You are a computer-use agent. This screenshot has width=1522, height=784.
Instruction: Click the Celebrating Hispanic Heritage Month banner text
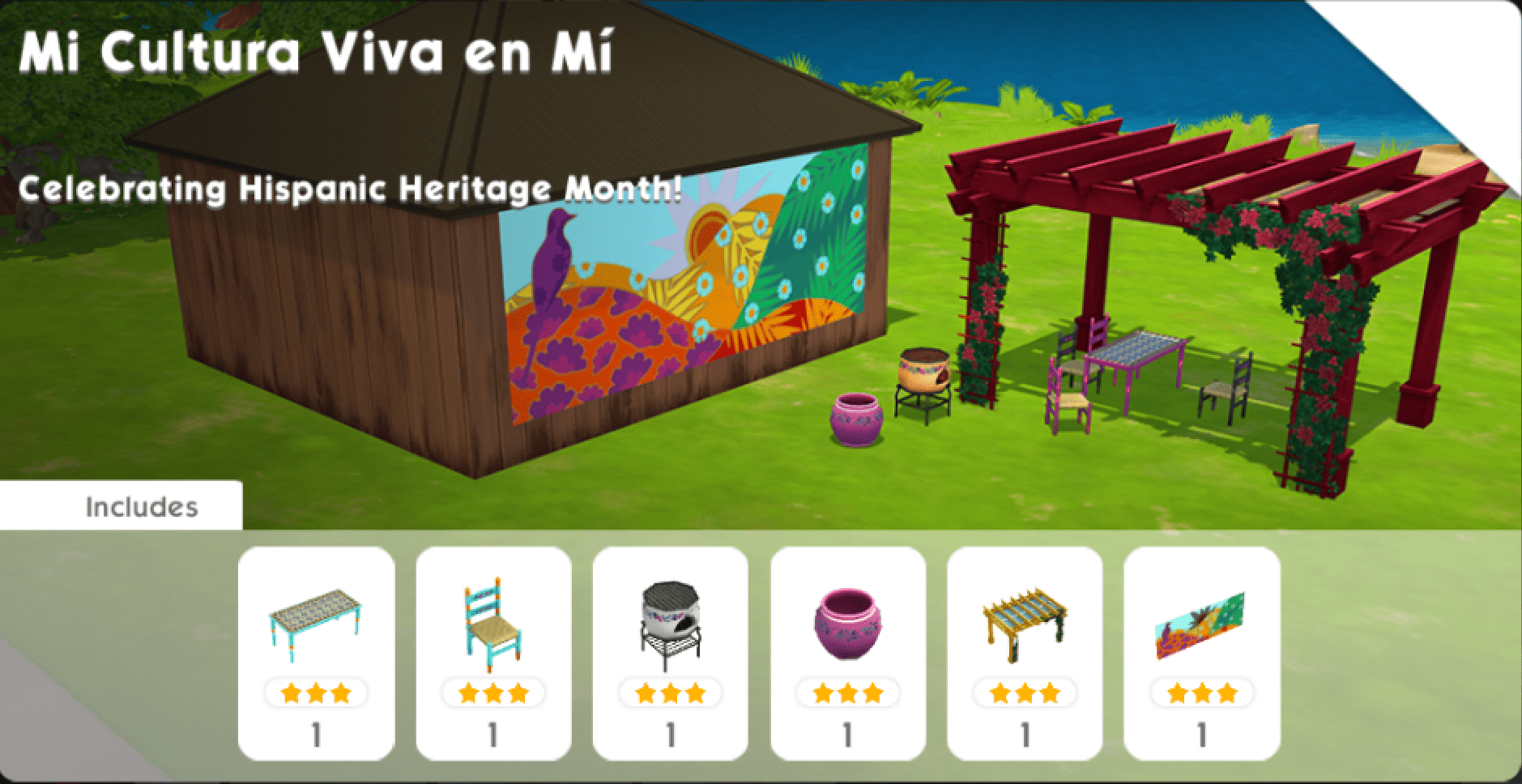pos(348,190)
